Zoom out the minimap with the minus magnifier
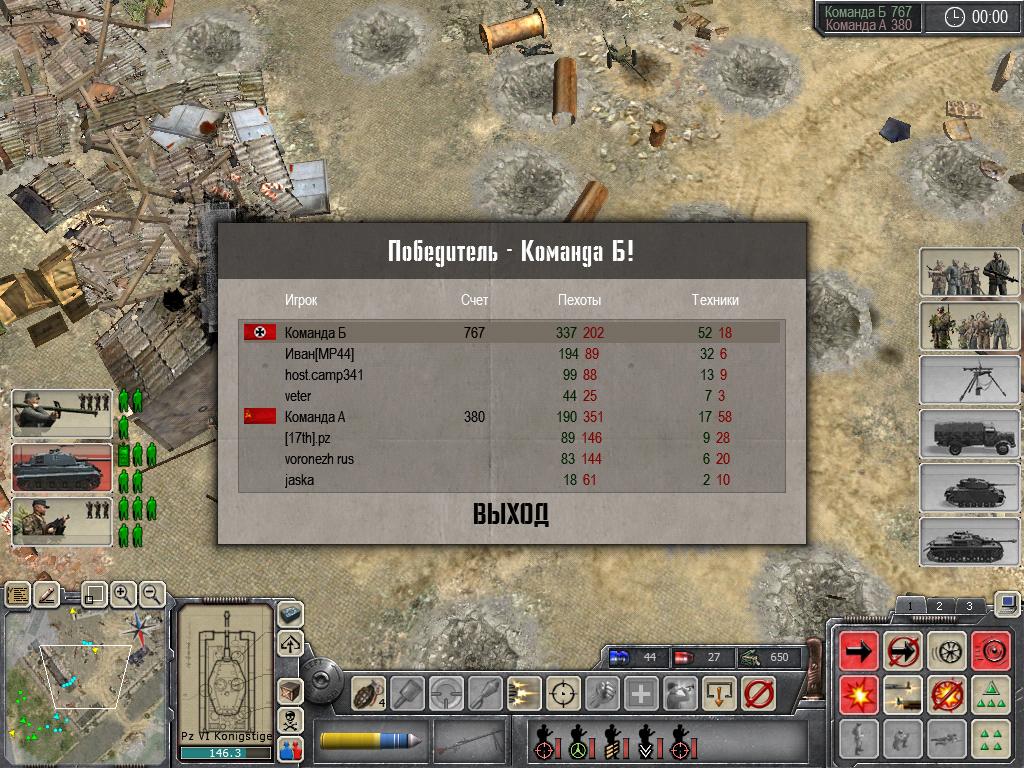 [151, 594]
